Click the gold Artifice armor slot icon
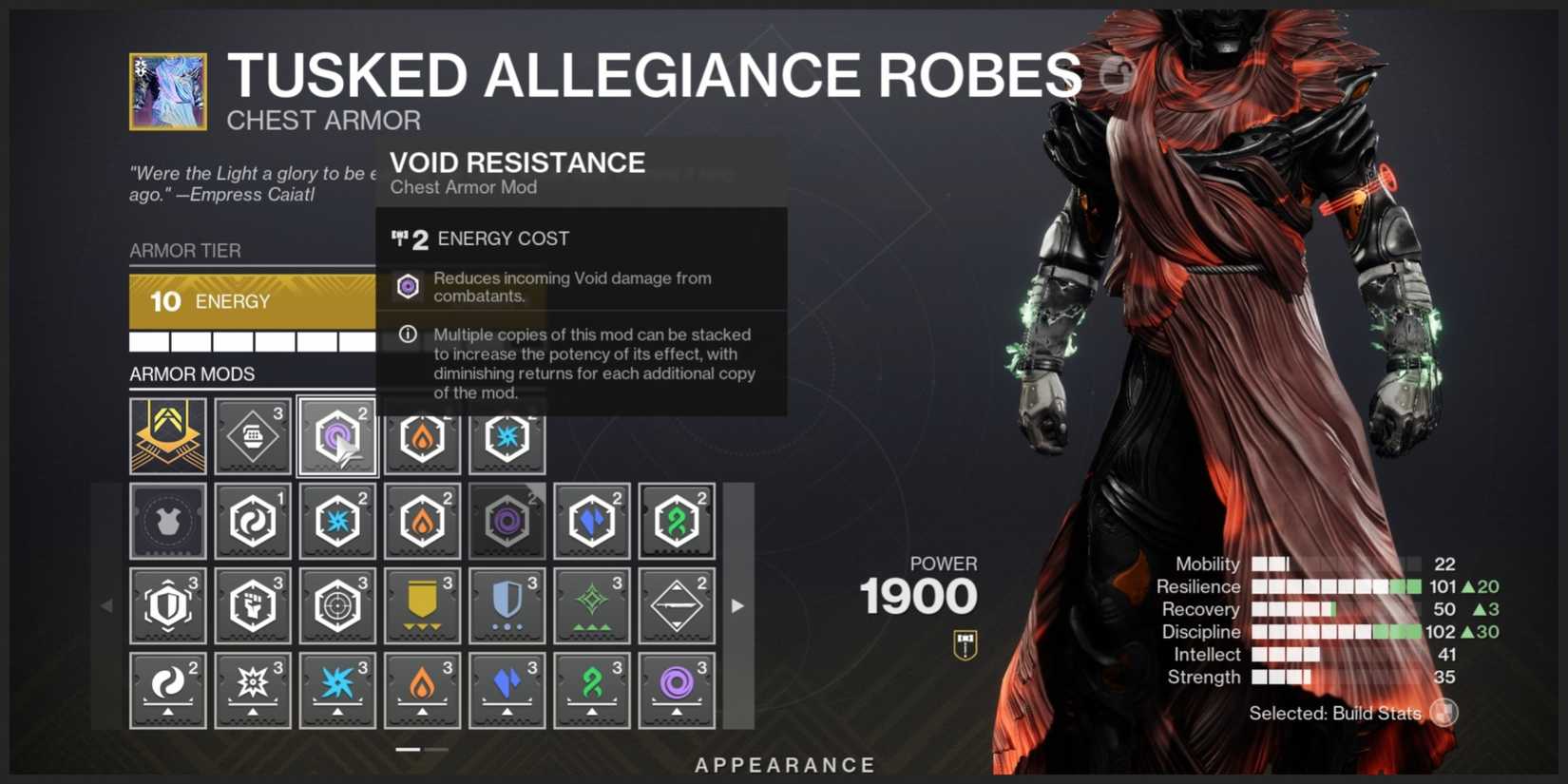The image size is (1568, 784). (x=167, y=437)
